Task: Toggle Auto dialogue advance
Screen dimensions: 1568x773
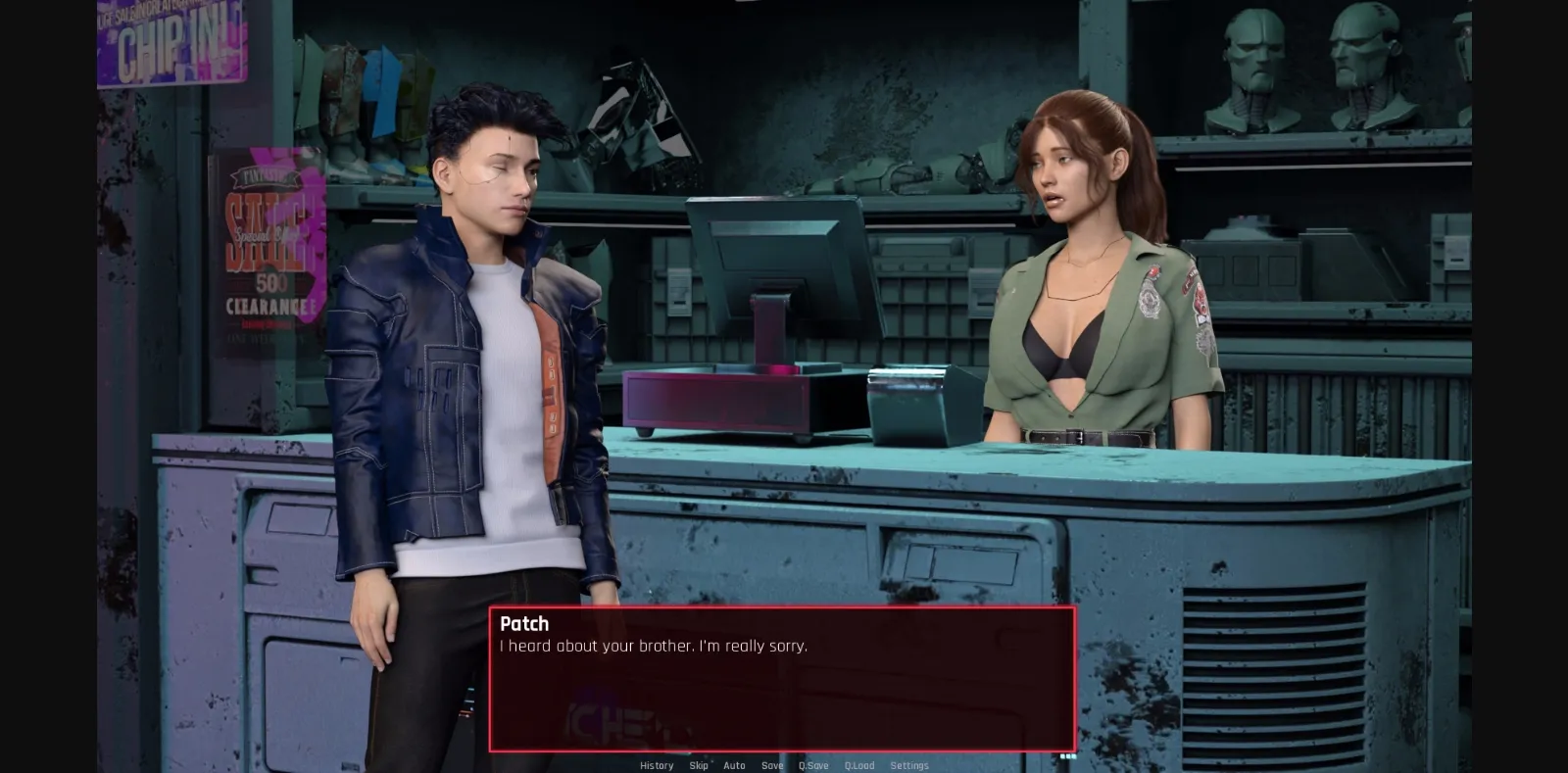Action: [x=734, y=765]
